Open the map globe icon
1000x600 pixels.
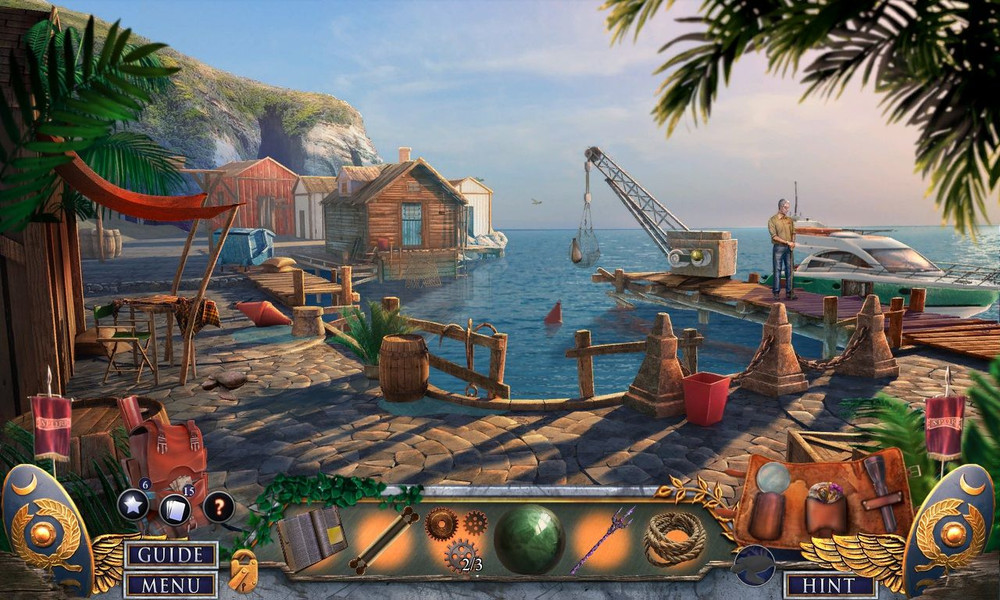pyautogui.click(x=753, y=565)
